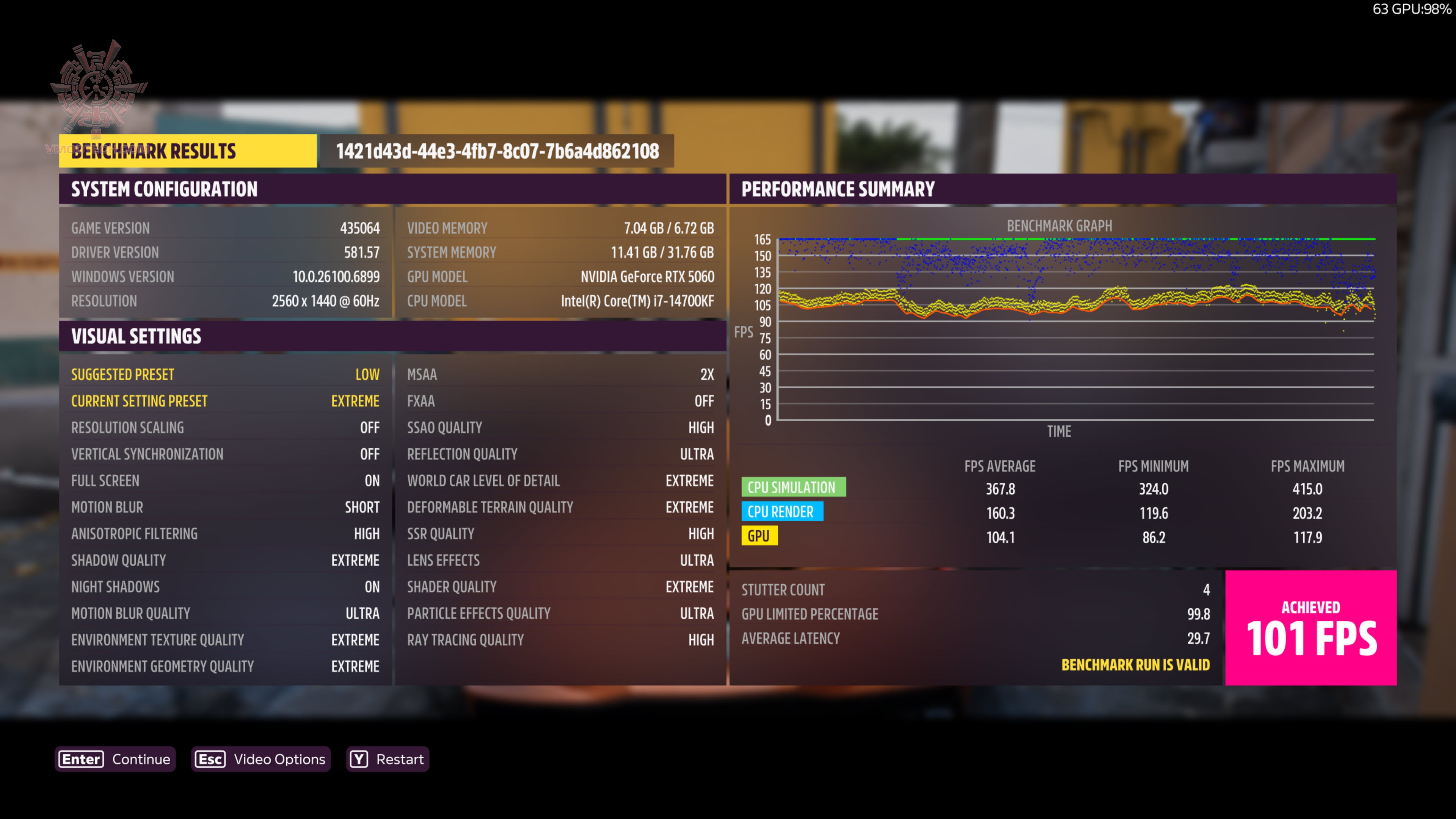Click the yellow GPU legend chip
Viewport: 1456px width, 819px height.
(x=759, y=536)
